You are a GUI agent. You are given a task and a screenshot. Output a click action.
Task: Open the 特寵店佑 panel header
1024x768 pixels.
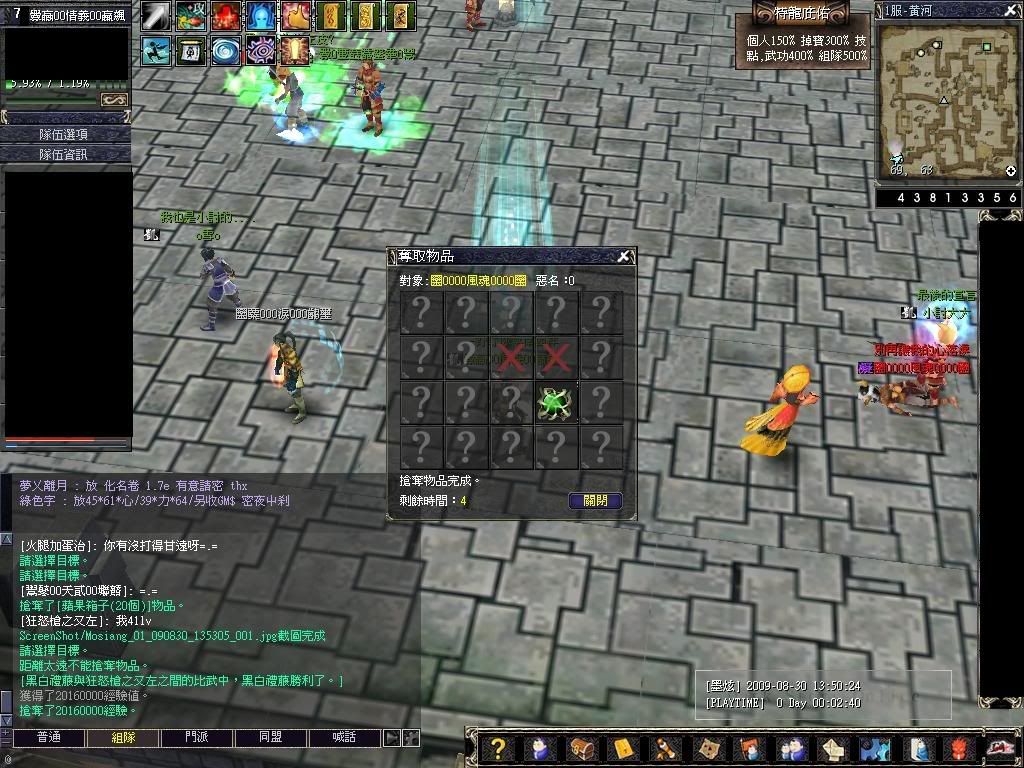pyautogui.click(x=800, y=15)
